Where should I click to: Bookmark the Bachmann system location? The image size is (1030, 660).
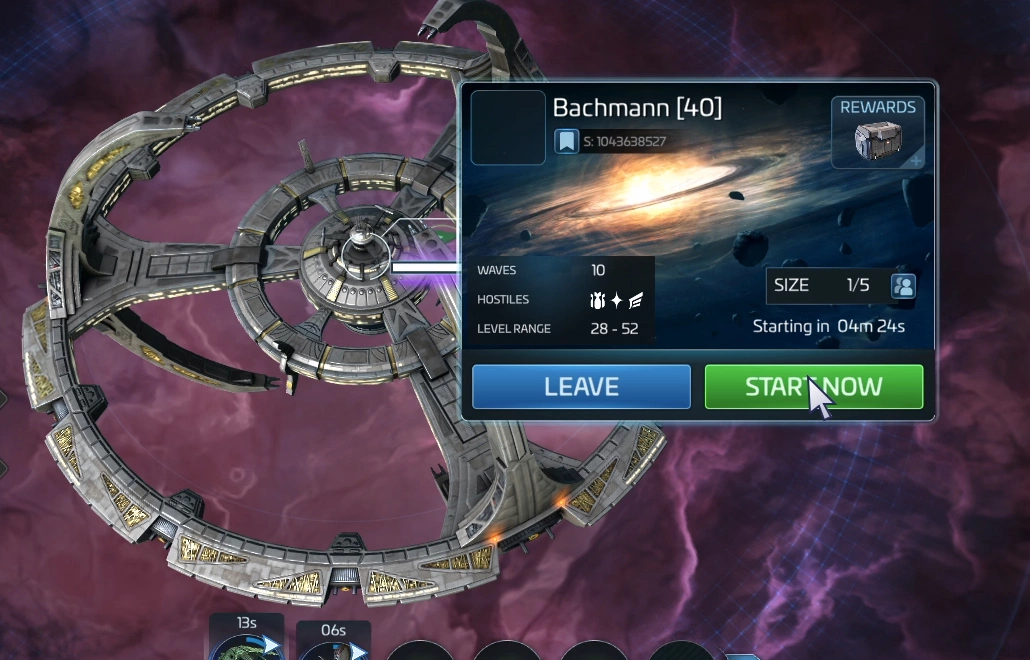566,141
